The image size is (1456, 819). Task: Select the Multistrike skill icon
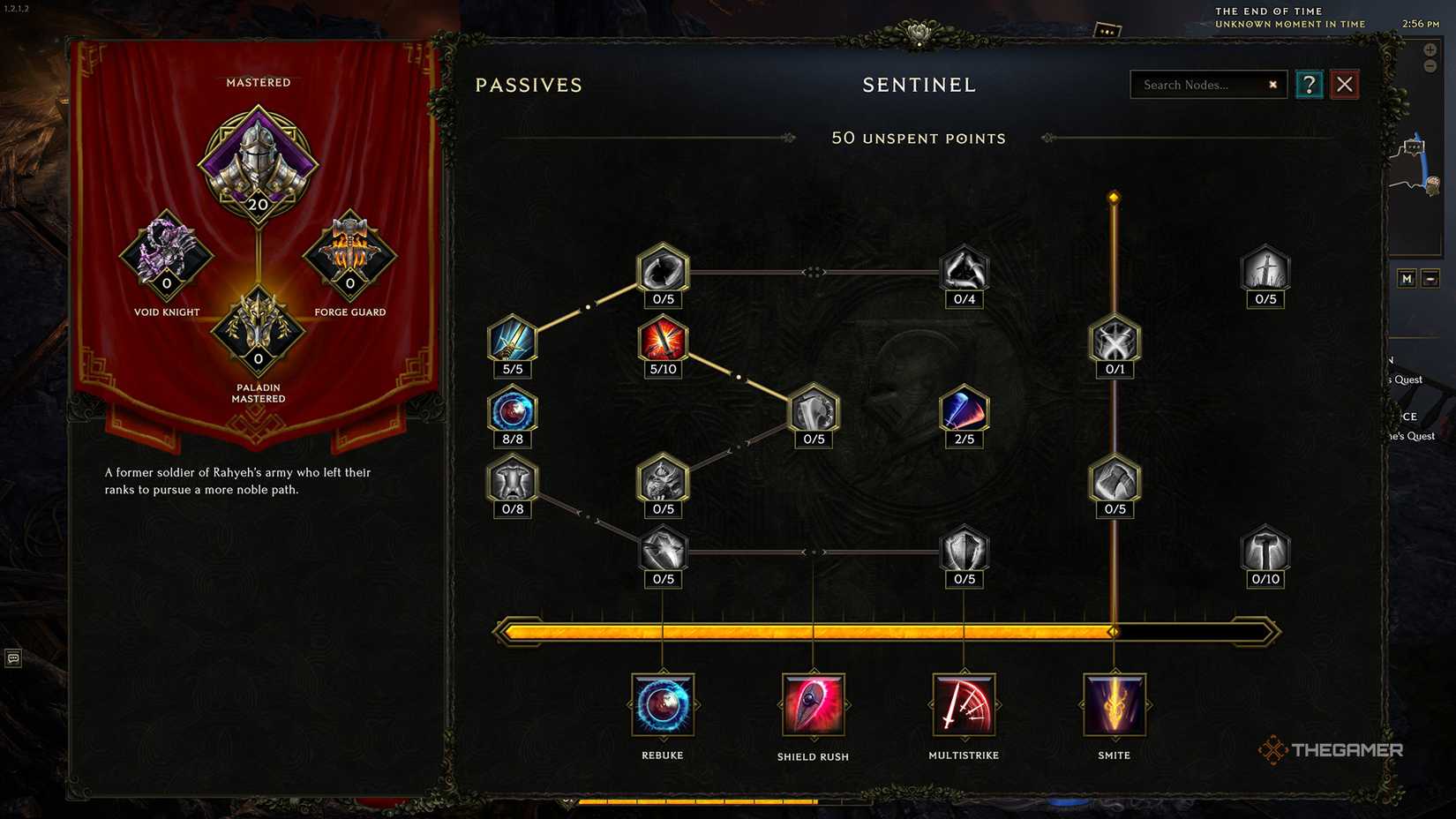(964, 706)
